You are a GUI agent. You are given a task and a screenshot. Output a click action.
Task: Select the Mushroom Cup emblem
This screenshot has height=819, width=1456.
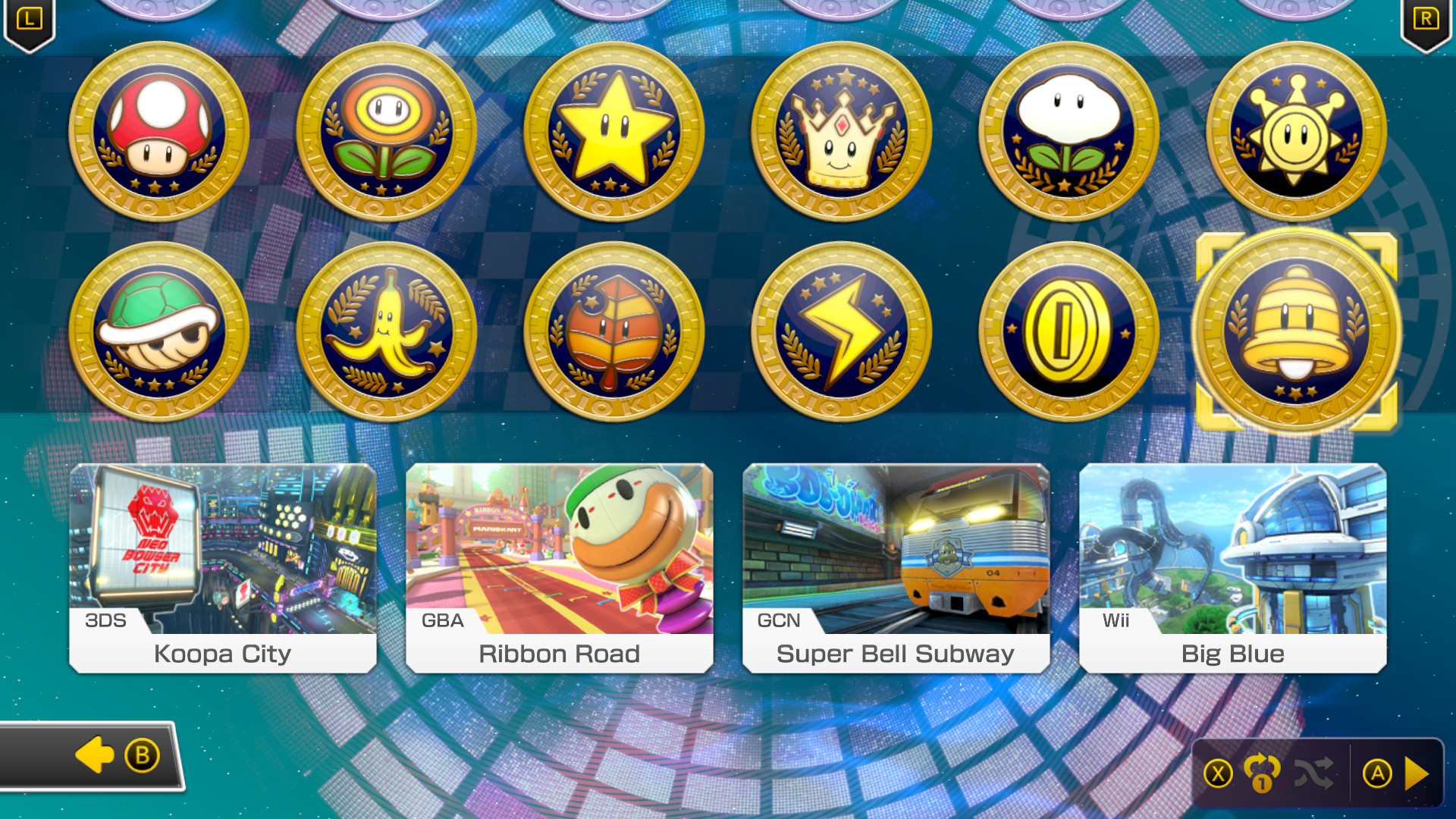point(159,136)
